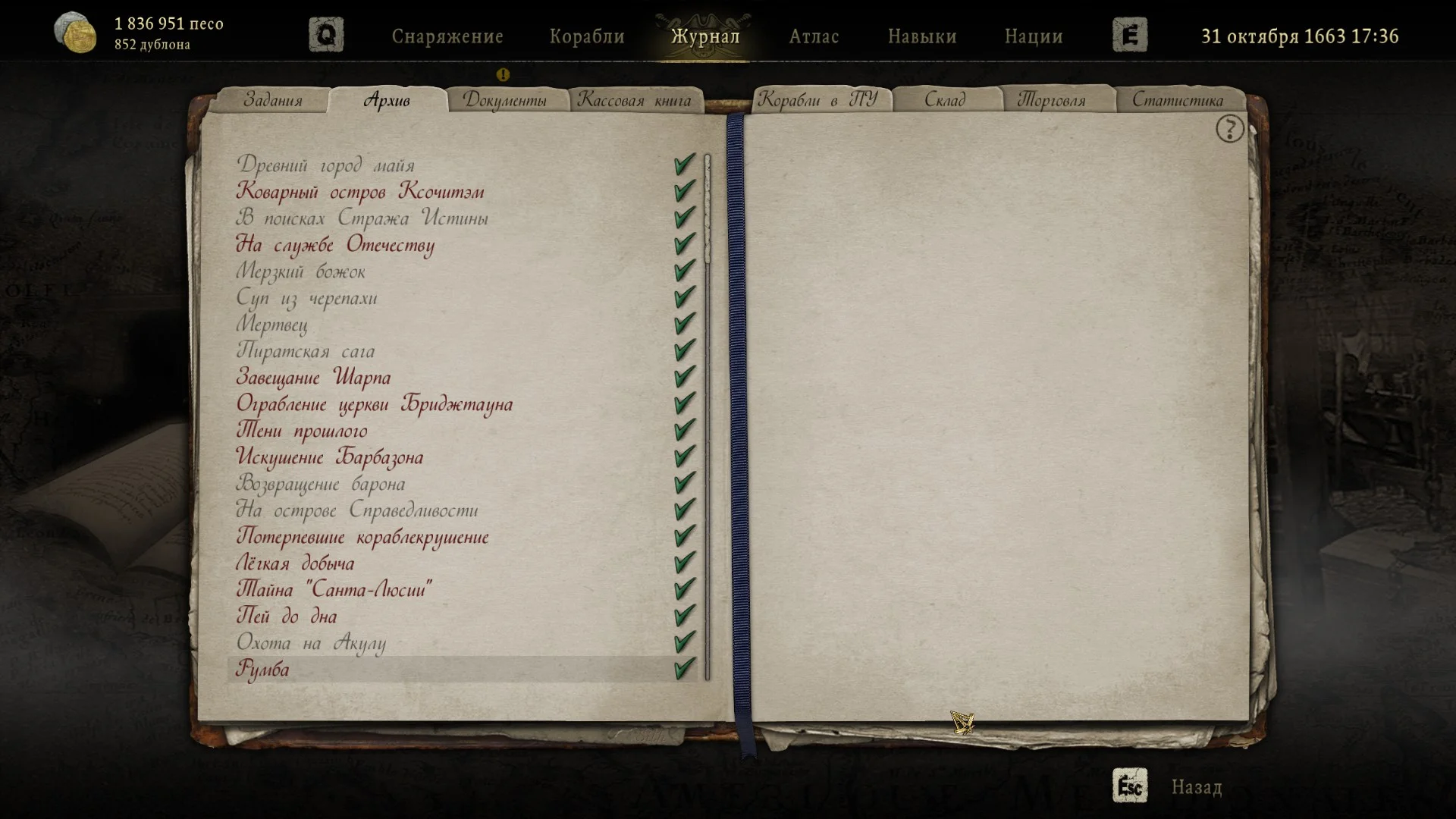Open the Суп из черепахи entry
Image resolution: width=1456 pixels, height=819 pixels.
(306, 298)
